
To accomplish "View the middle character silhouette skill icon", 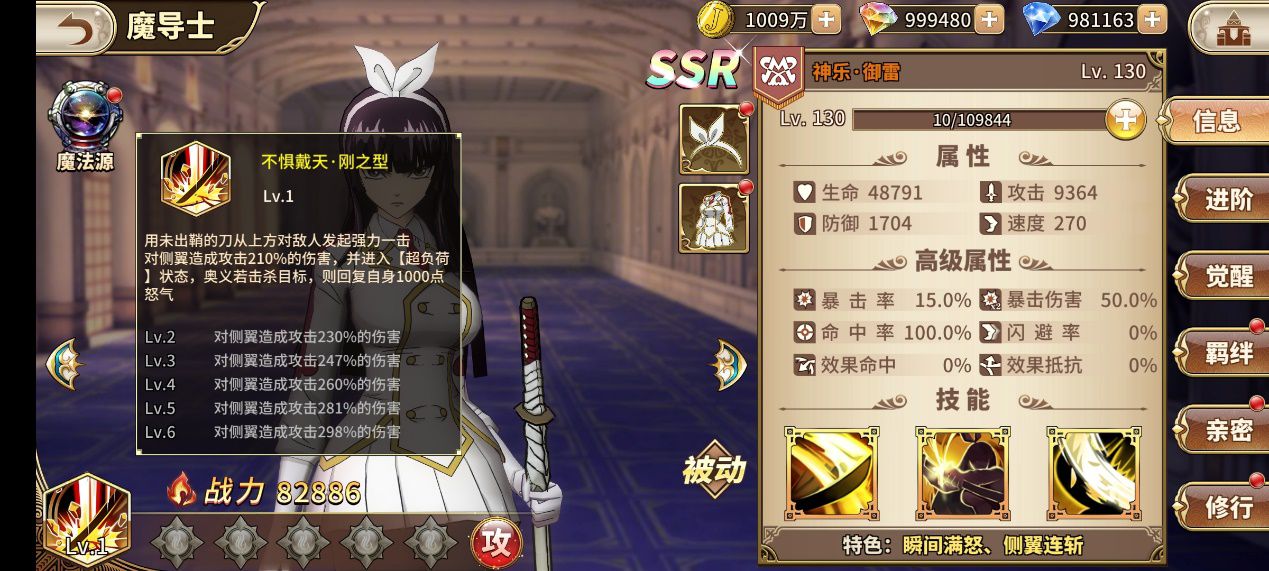I will tap(962, 473).
